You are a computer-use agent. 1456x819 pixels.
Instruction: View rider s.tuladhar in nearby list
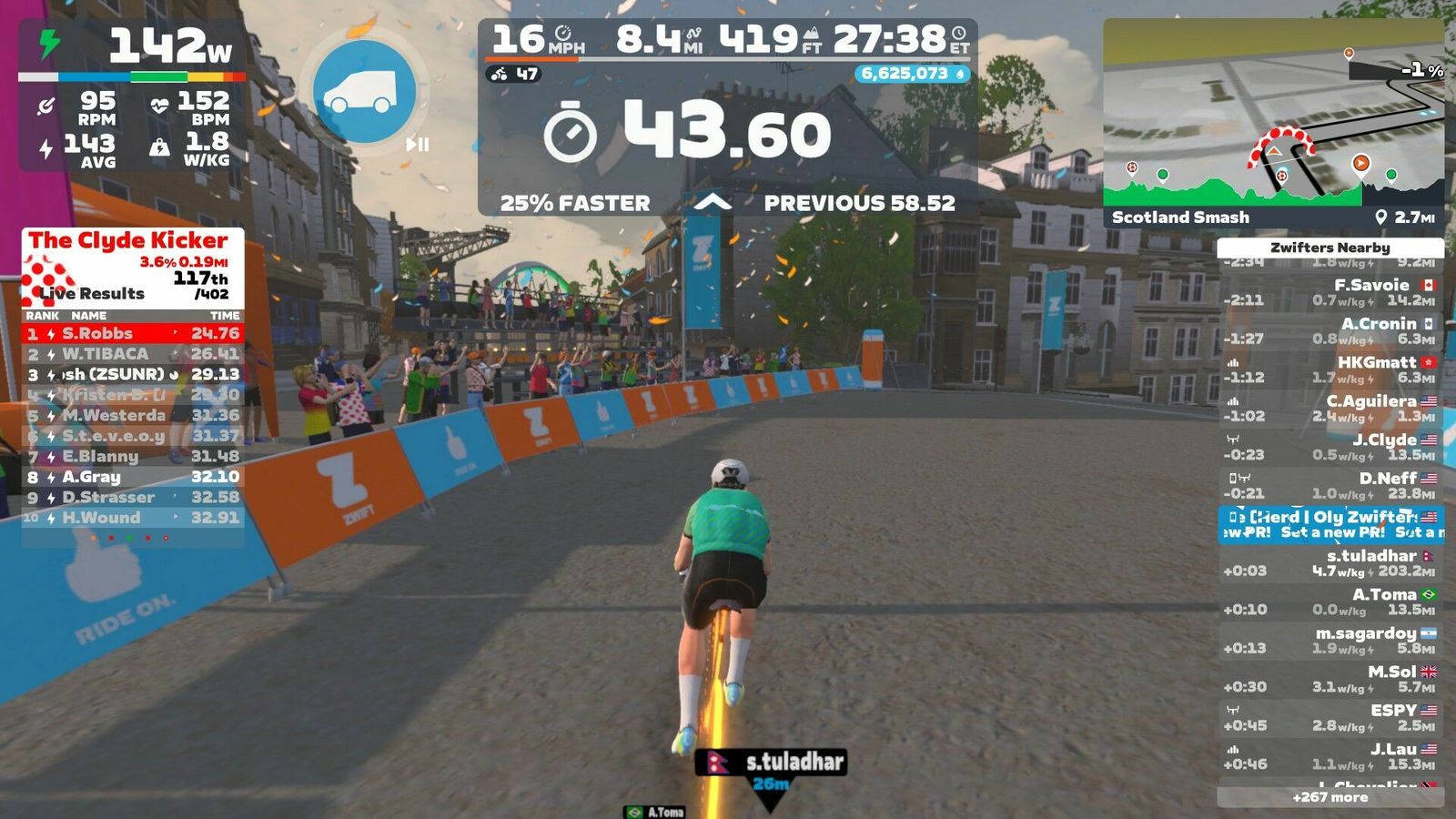click(1330, 563)
